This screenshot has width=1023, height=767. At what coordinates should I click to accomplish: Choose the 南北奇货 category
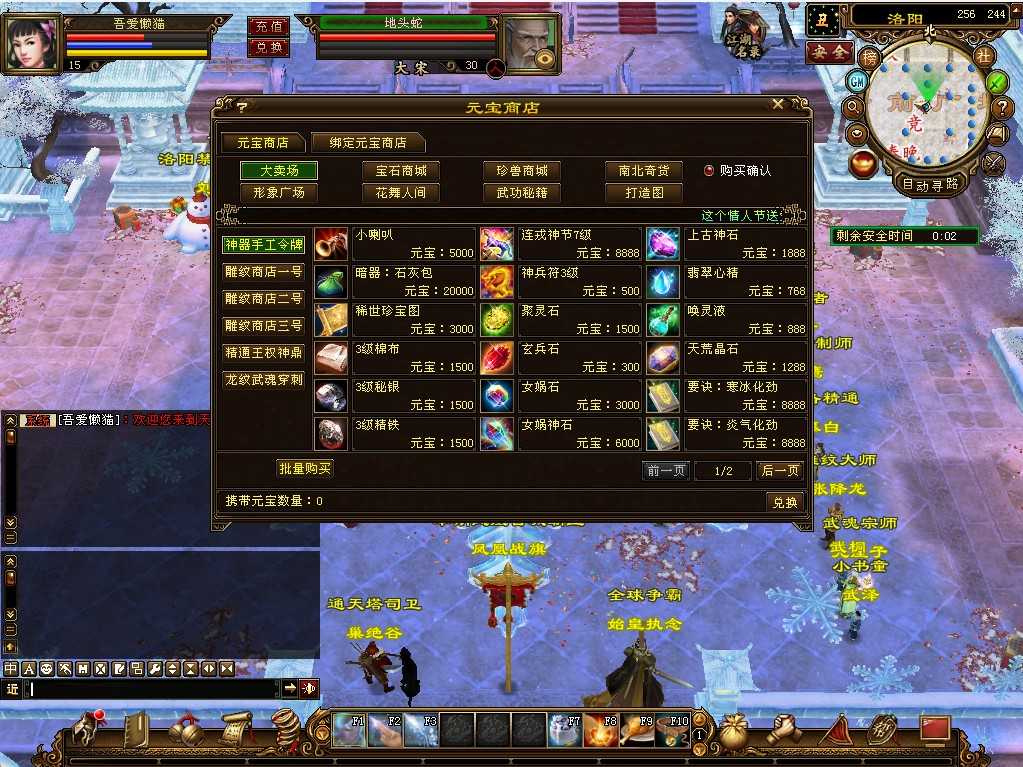(643, 171)
